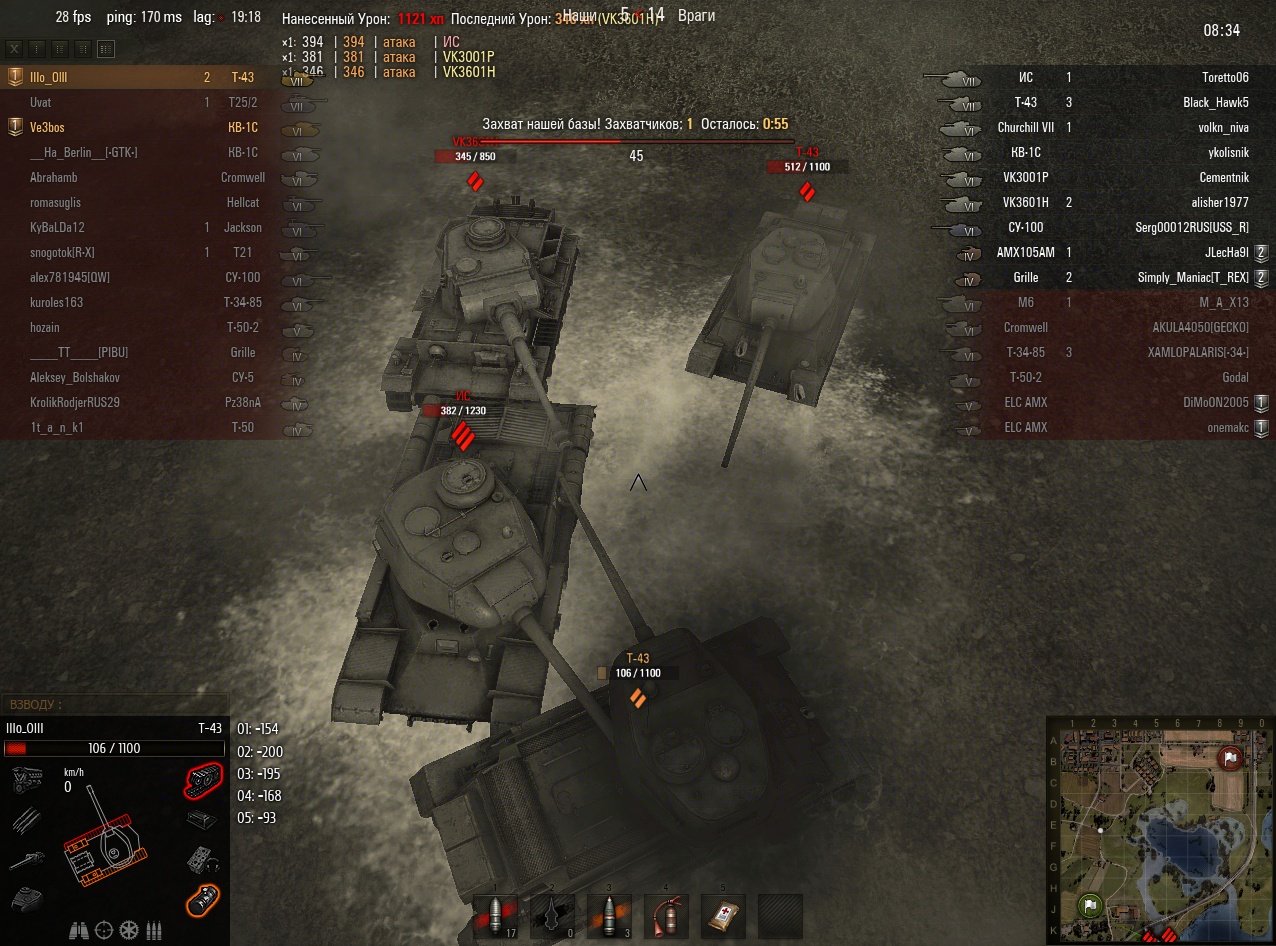Choose the high-explosive shell in slot 3
Viewport: 1276px width, 946px height.
coord(609,914)
